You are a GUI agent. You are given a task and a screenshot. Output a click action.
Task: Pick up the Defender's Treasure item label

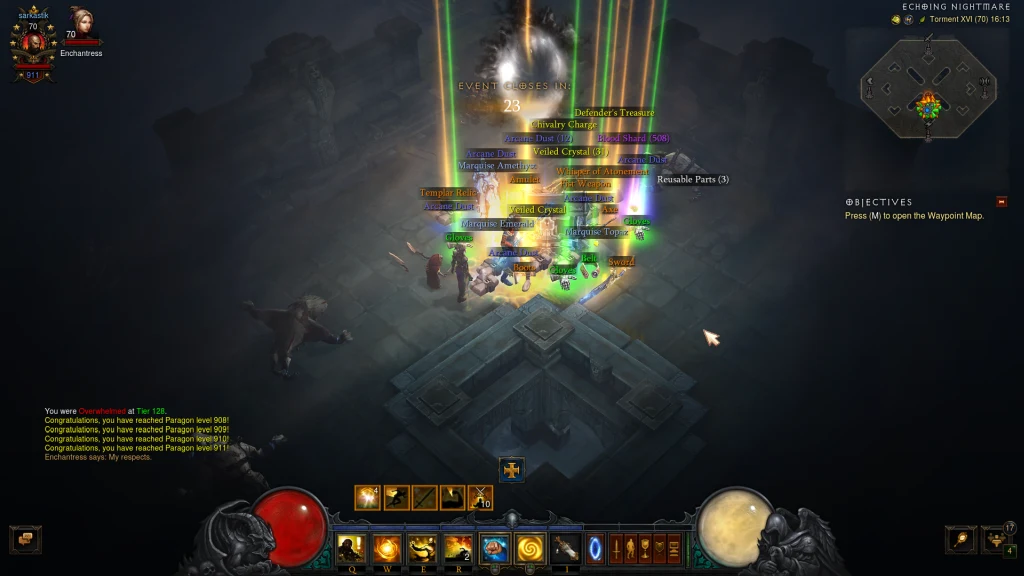[x=615, y=113]
